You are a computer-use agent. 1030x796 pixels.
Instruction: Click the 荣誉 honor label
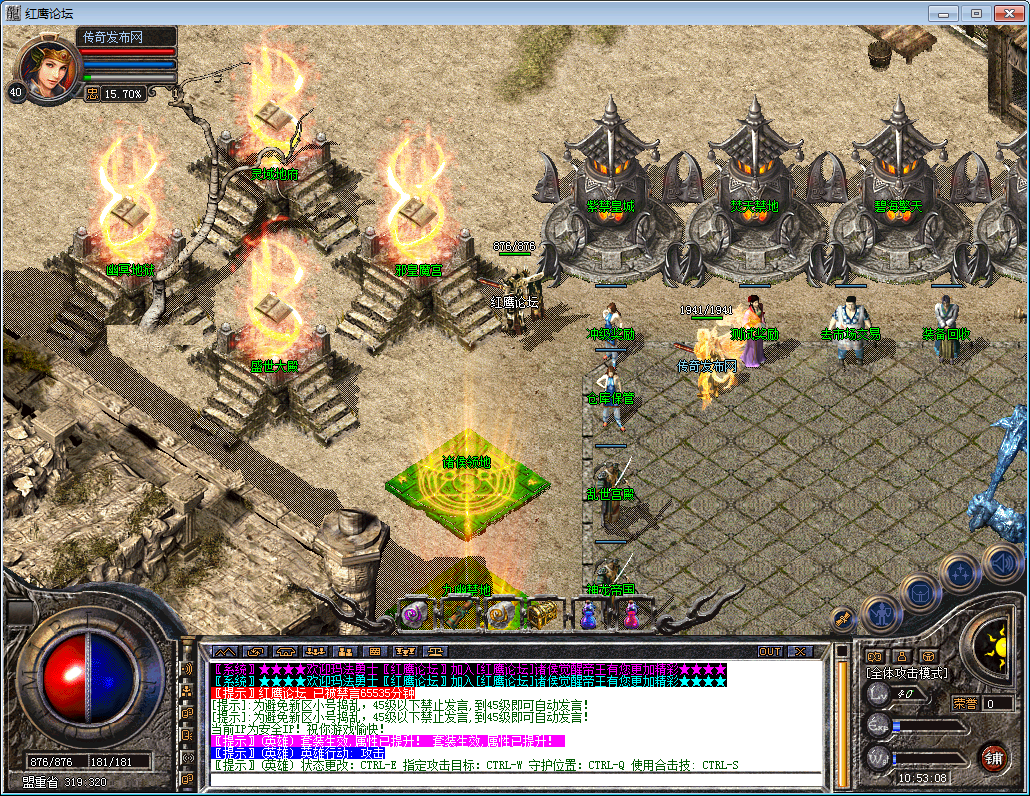click(x=965, y=703)
